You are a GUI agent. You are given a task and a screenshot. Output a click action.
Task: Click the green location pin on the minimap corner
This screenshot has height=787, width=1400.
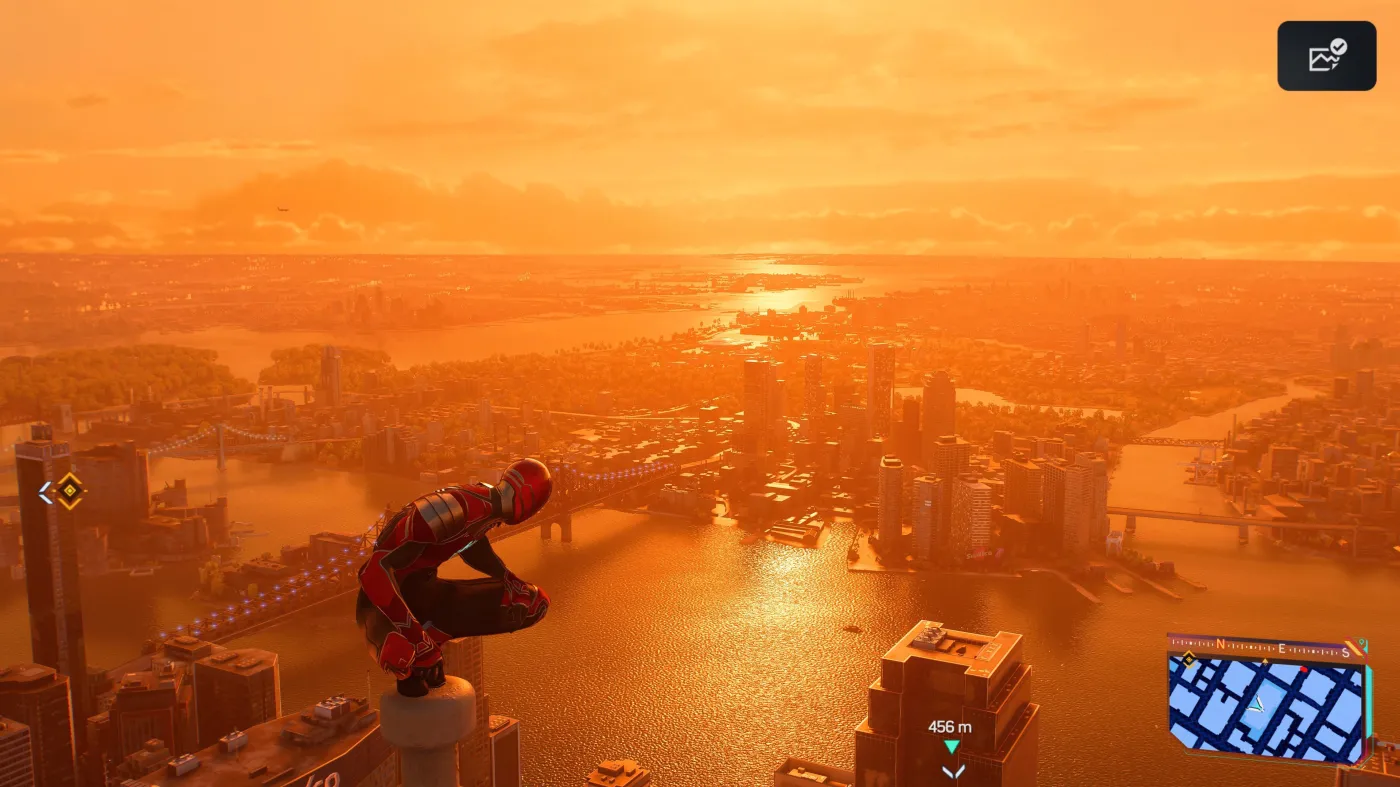pyautogui.click(x=1362, y=643)
